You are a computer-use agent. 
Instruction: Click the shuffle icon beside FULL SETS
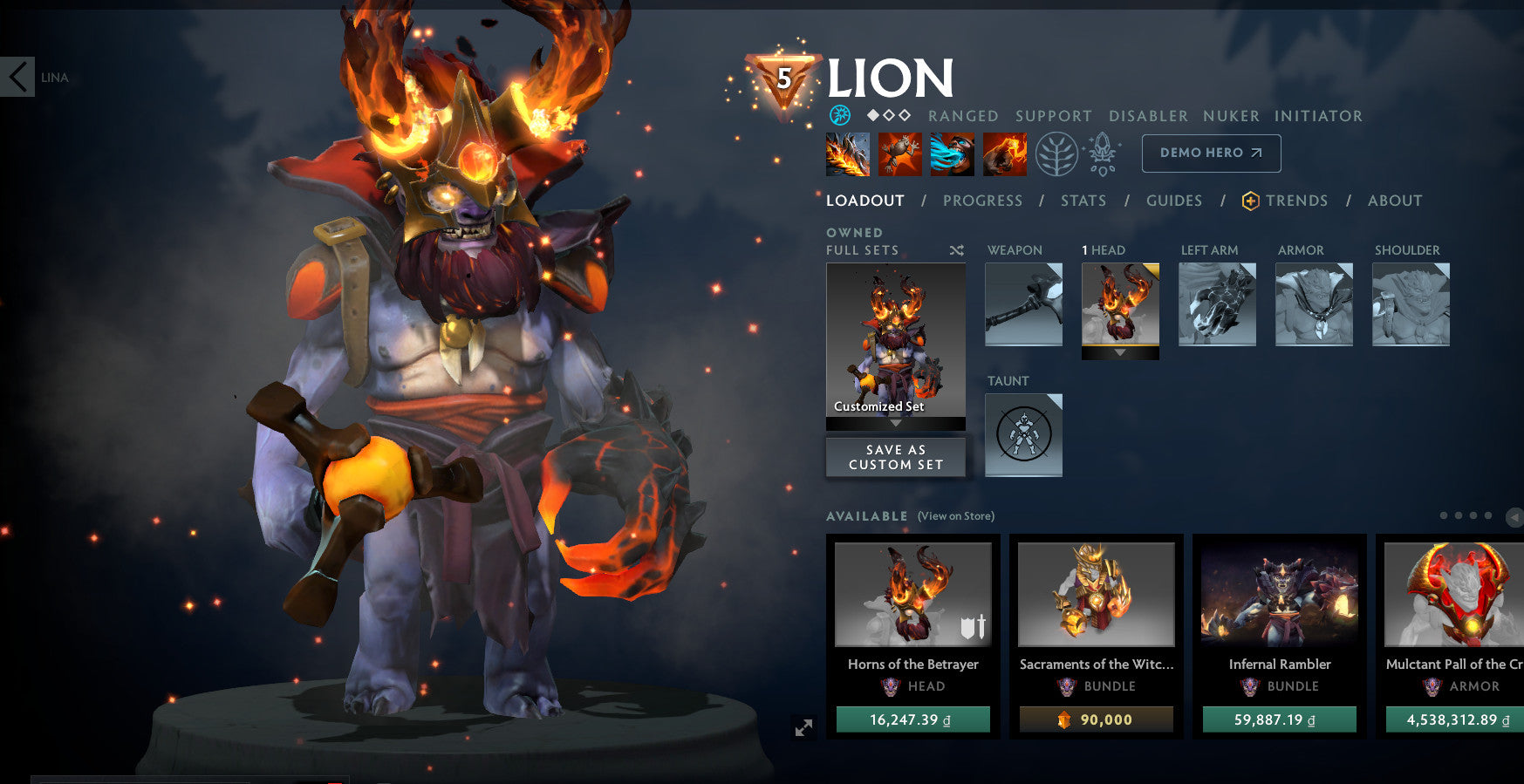point(957,250)
